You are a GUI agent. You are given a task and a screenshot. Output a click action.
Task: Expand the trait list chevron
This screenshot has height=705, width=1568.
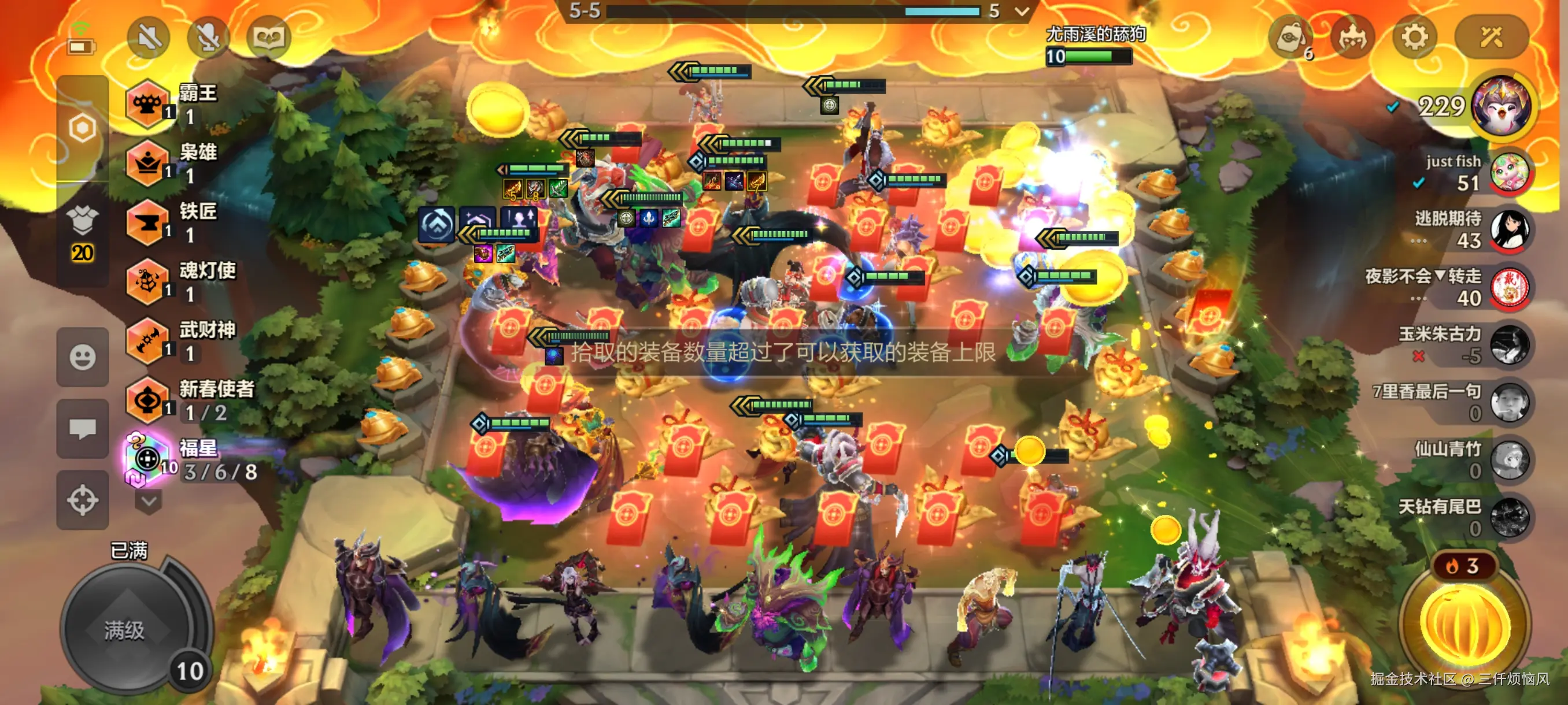click(149, 502)
